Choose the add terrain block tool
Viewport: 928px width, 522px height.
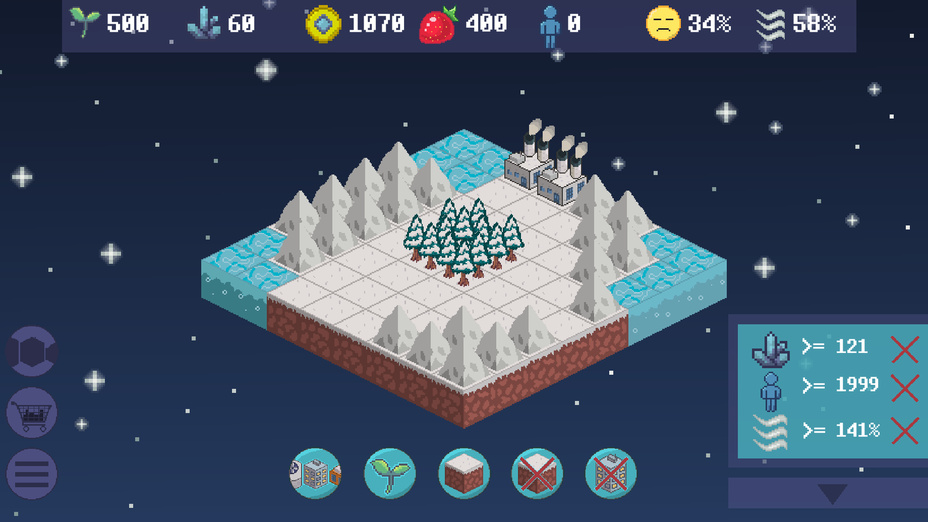[464, 473]
